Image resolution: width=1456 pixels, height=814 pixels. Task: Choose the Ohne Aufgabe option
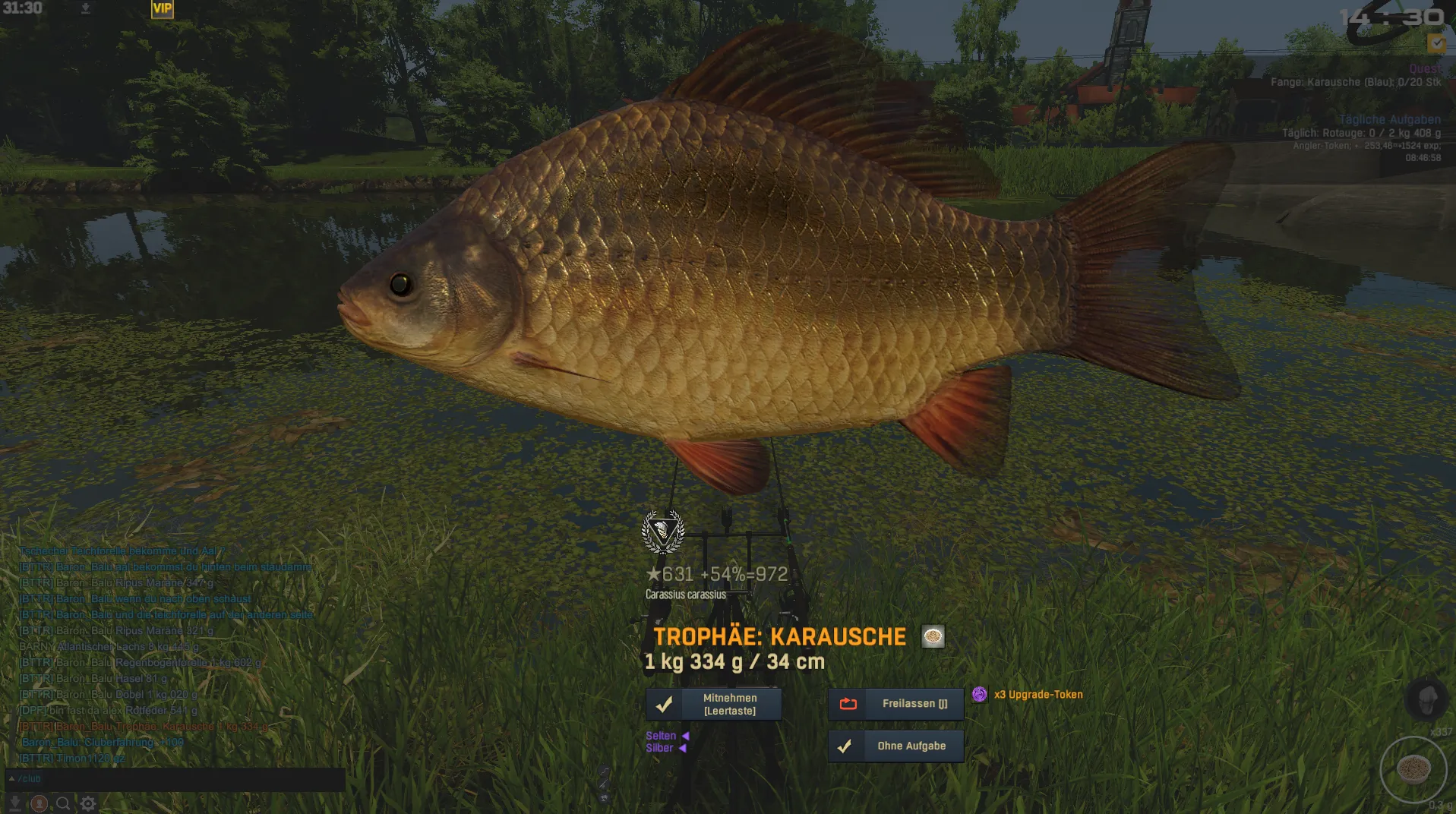(x=895, y=746)
